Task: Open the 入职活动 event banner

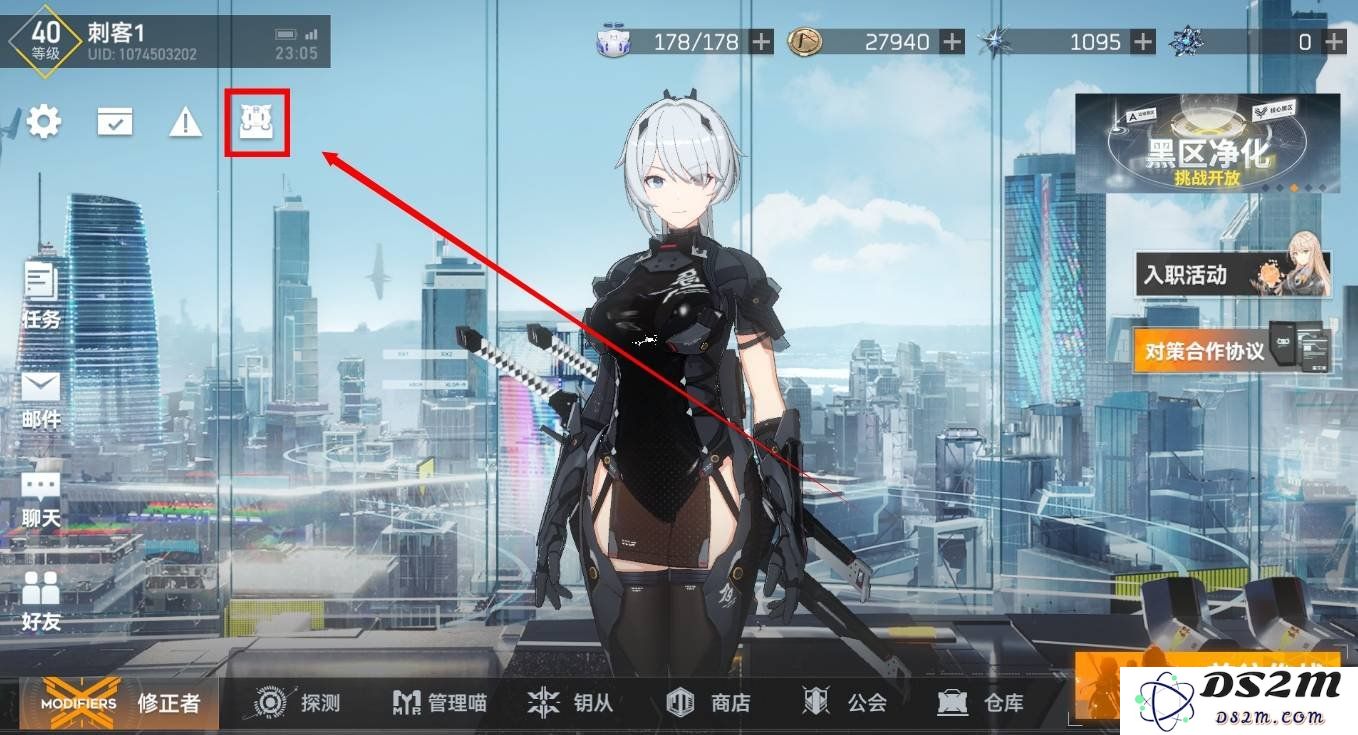Action: pyautogui.click(x=1233, y=274)
